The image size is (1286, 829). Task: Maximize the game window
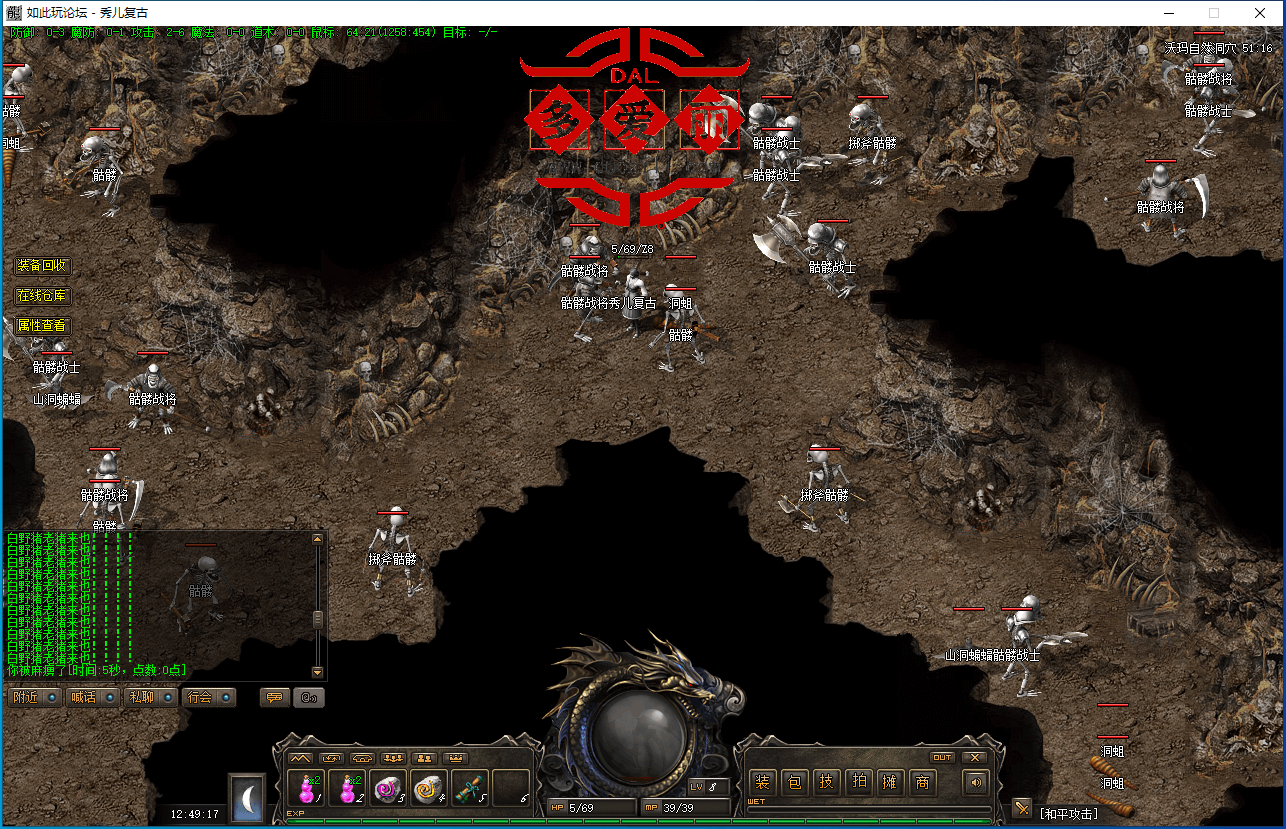tap(1214, 13)
